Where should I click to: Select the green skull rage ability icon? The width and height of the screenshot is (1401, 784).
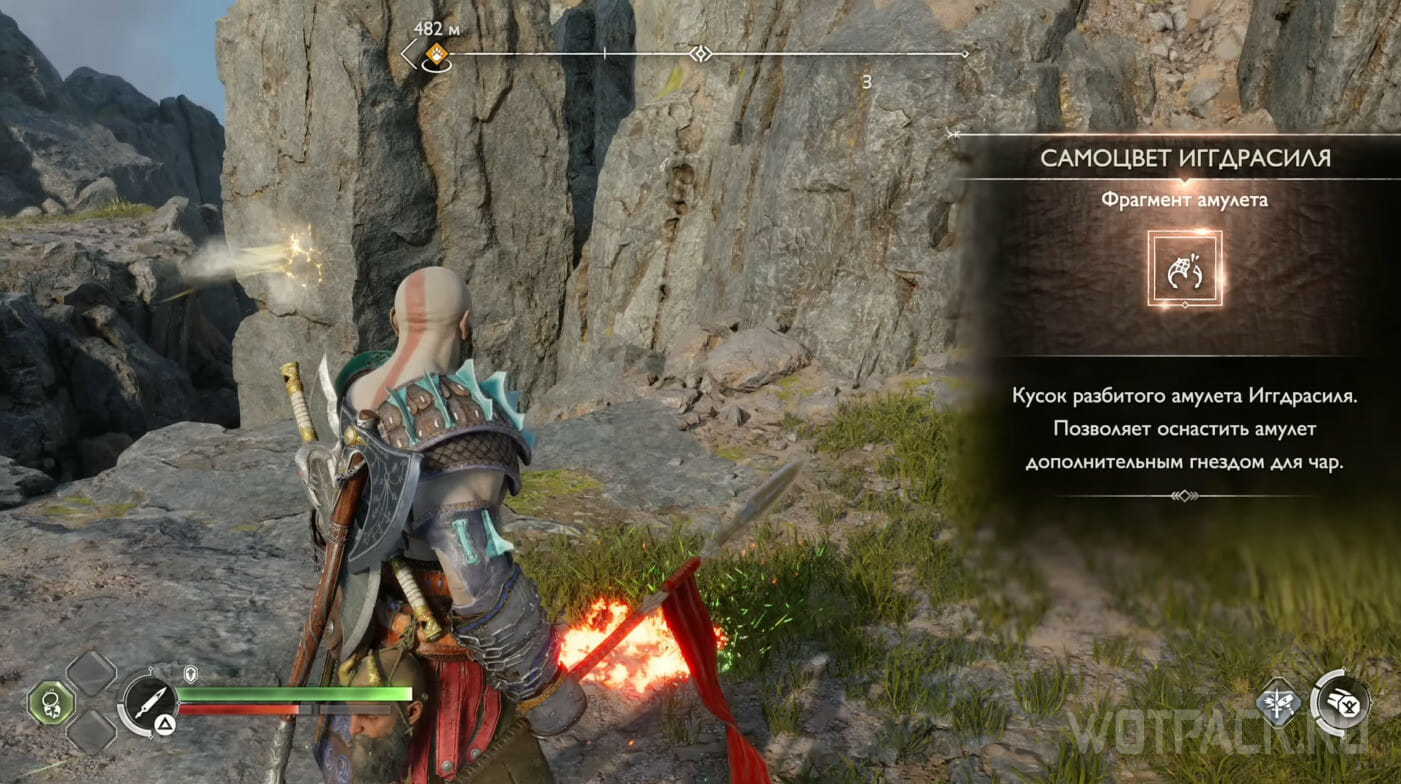[x=51, y=702]
